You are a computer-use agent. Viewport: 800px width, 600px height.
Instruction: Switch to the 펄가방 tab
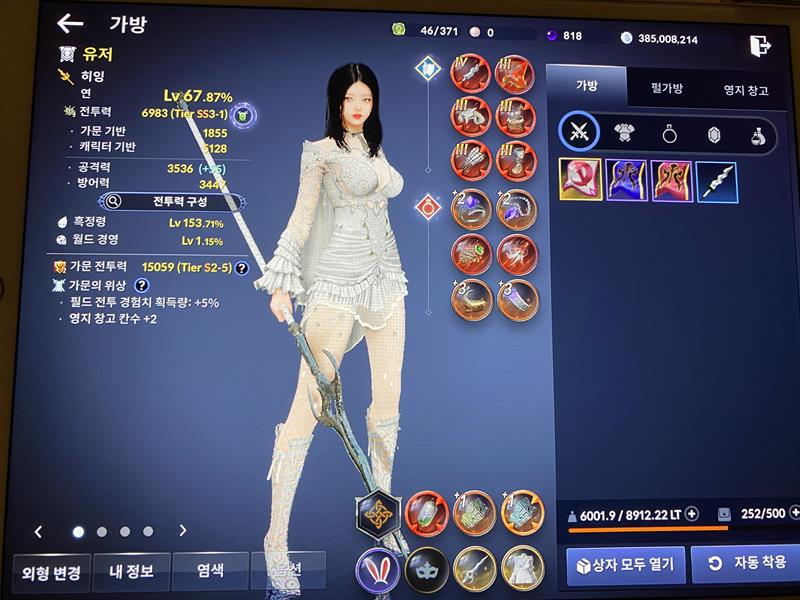pyautogui.click(x=666, y=89)
